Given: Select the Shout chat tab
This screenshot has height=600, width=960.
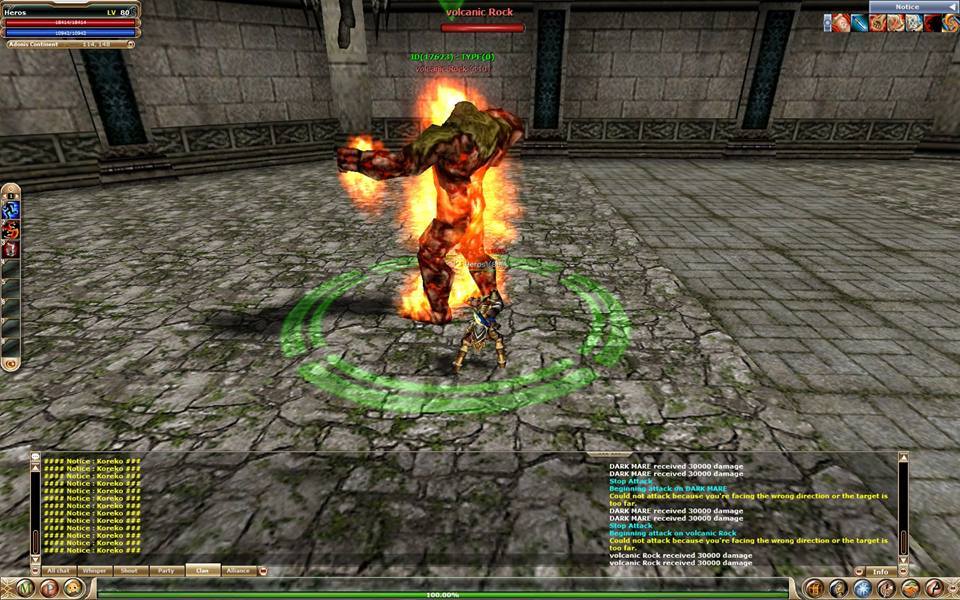Looking at the screenshot, I should [131, 570].
